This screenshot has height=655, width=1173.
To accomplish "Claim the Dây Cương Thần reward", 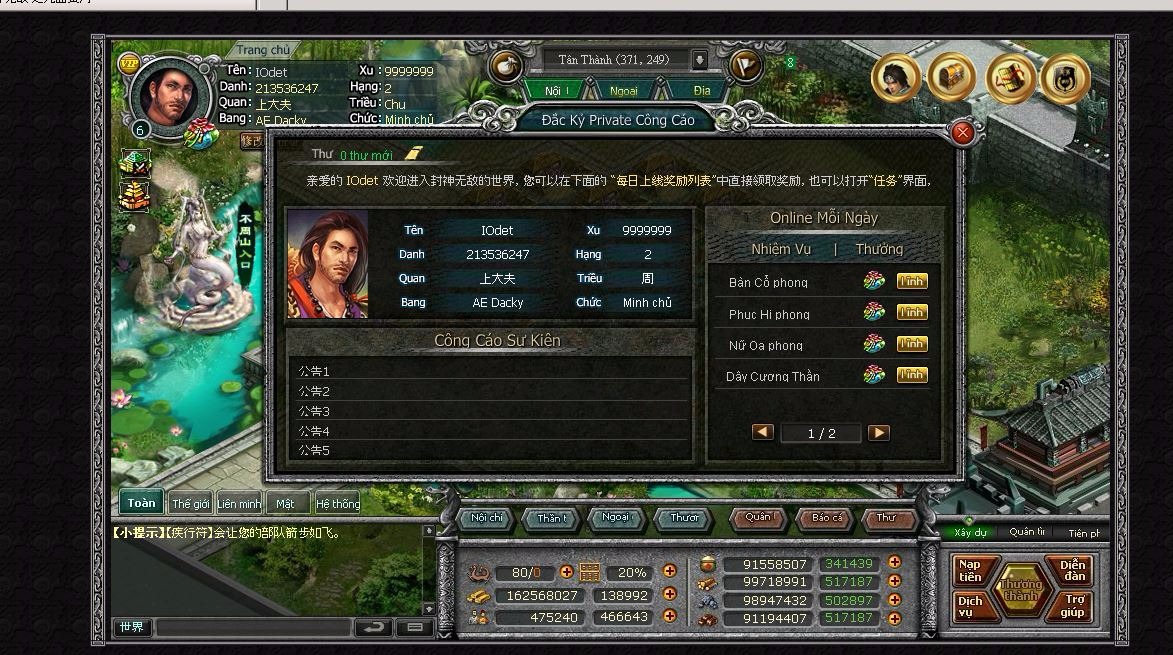I will [911, 375].
